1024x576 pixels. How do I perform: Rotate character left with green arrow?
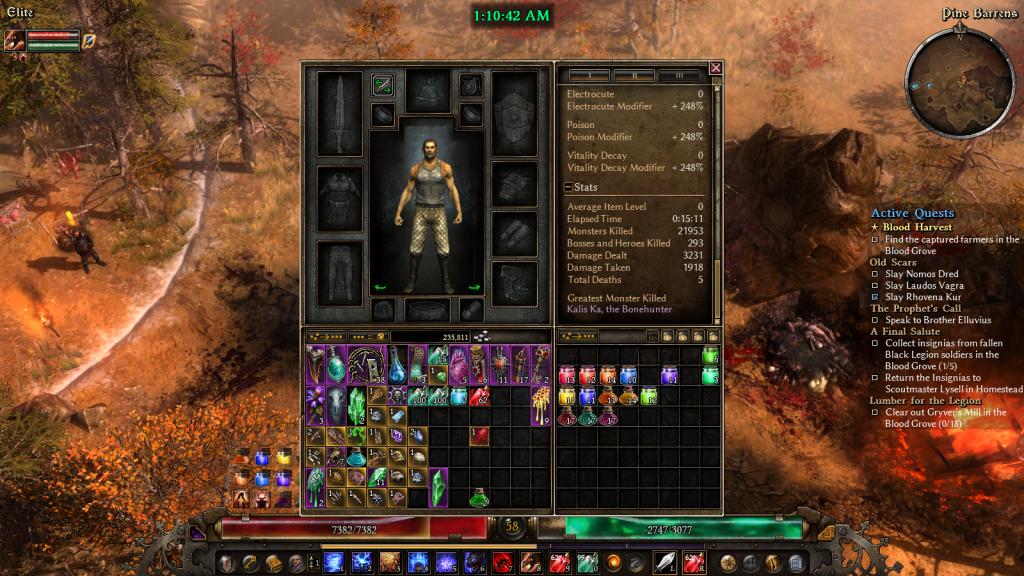pos(379,287)
